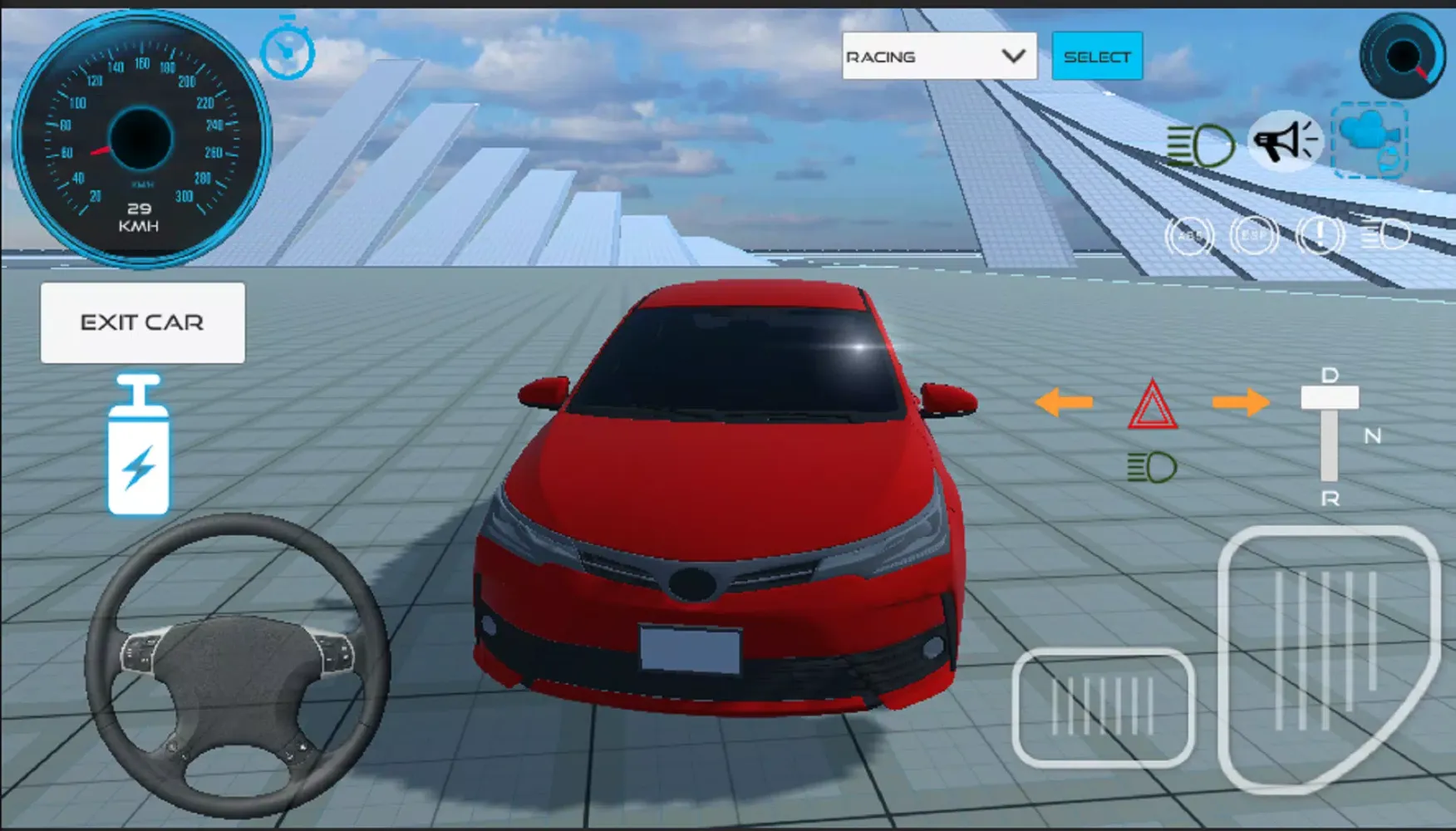Activate the nitro boost bottle
1456x831 pixels.
click(x=139, y=446)
